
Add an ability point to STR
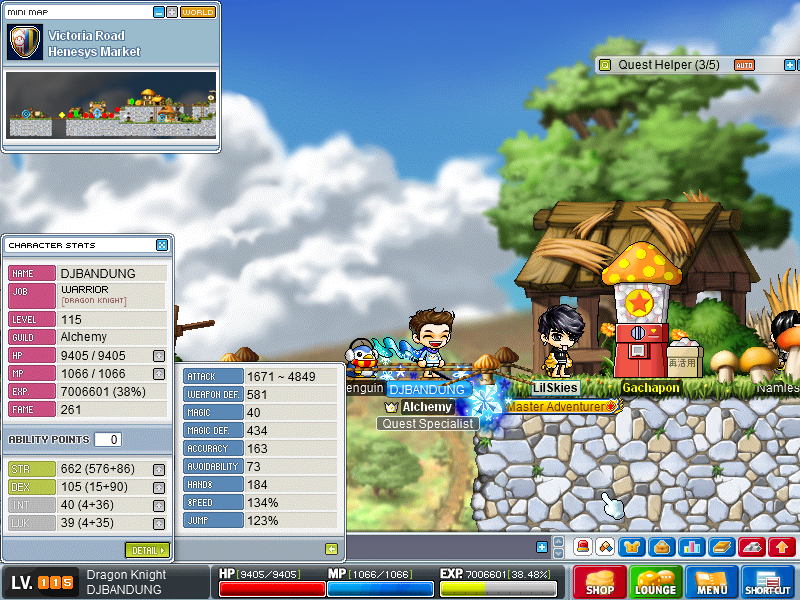159,469
